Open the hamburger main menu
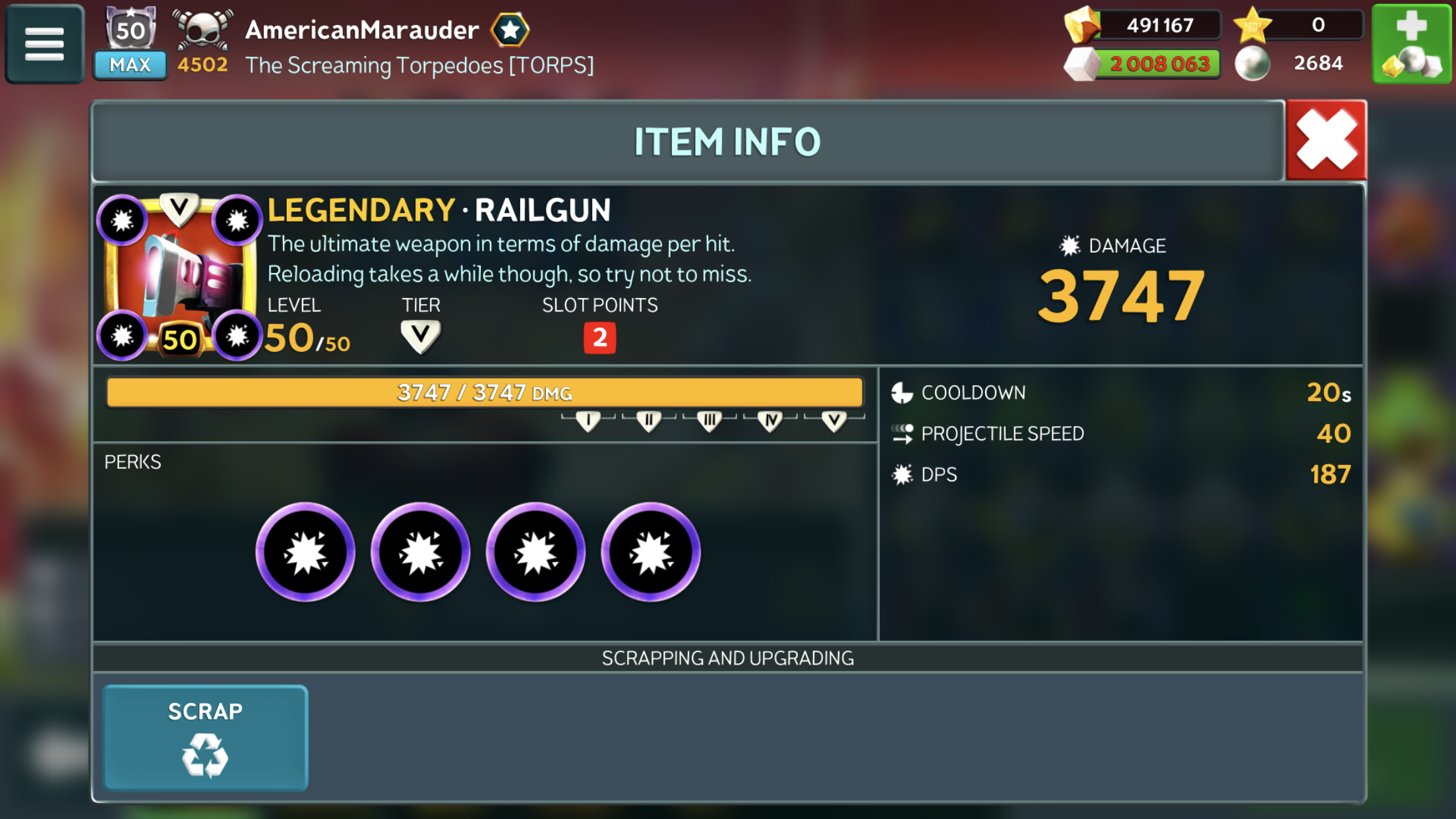This screenshot has height=819, width=1456. tap(44, 44)
